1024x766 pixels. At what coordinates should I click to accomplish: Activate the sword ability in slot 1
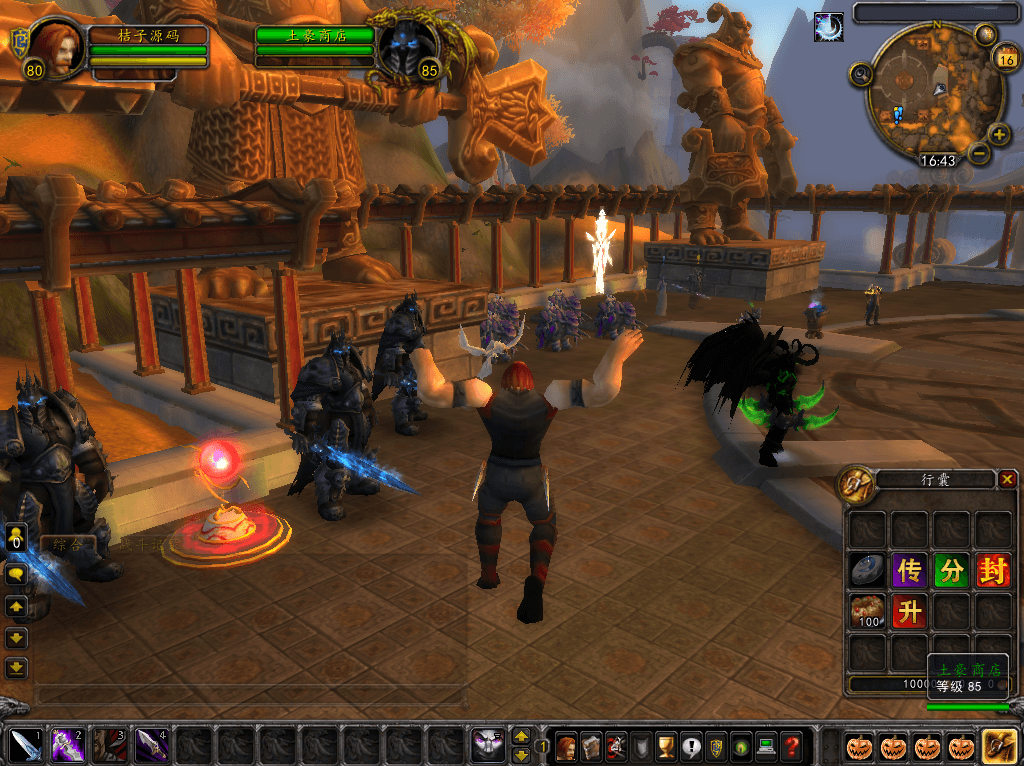pyautogui.click(x=26, y=745)
